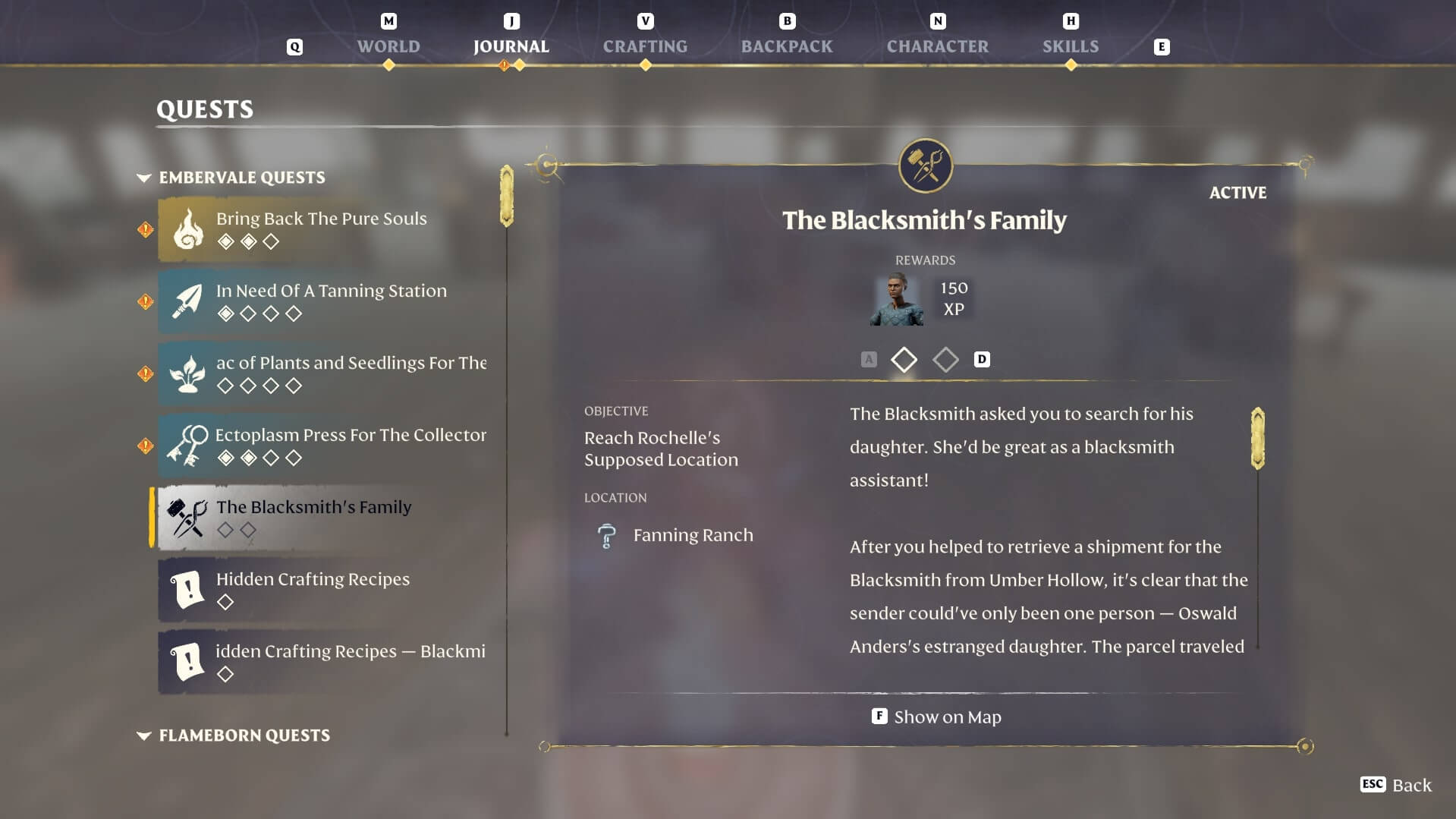Open the Crafting tab

pos(646,46)
